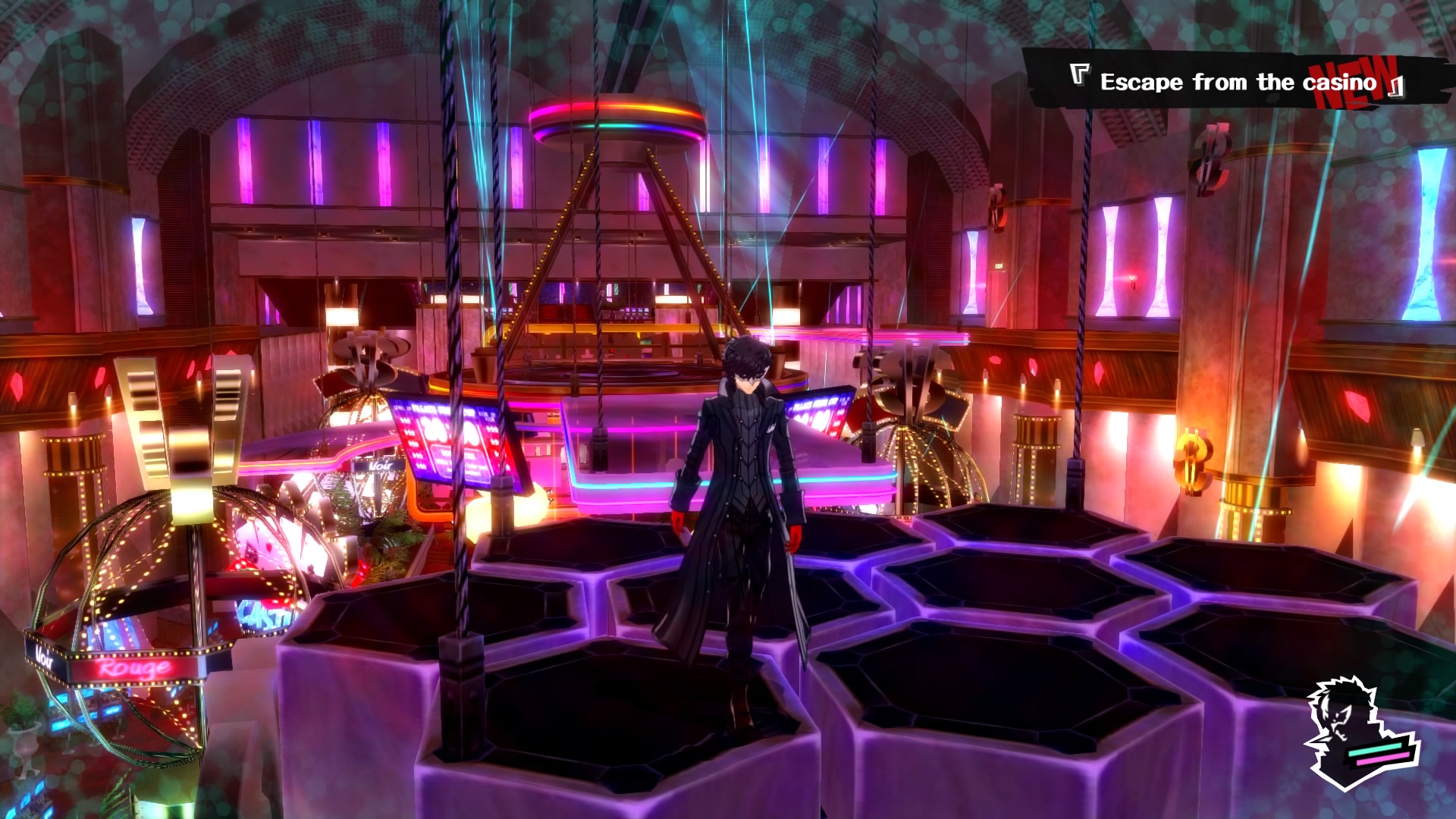Open the "Escape from the casino" objective banner
Image resolution: width=1456 pixels, height=819 pixels.
tap(1238, 82)
